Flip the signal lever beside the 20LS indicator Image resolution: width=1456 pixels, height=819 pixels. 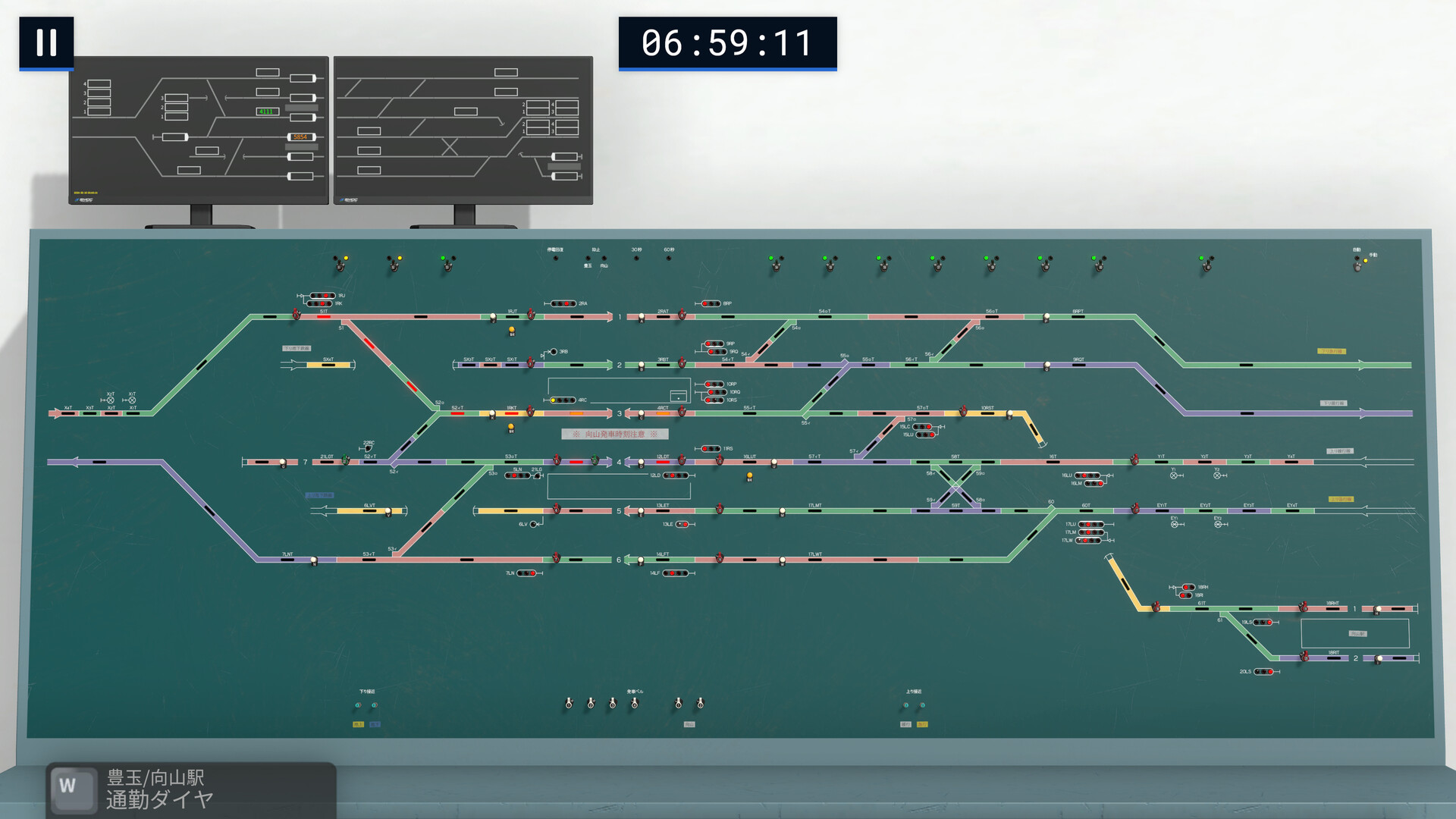[x=1303, y=656]
